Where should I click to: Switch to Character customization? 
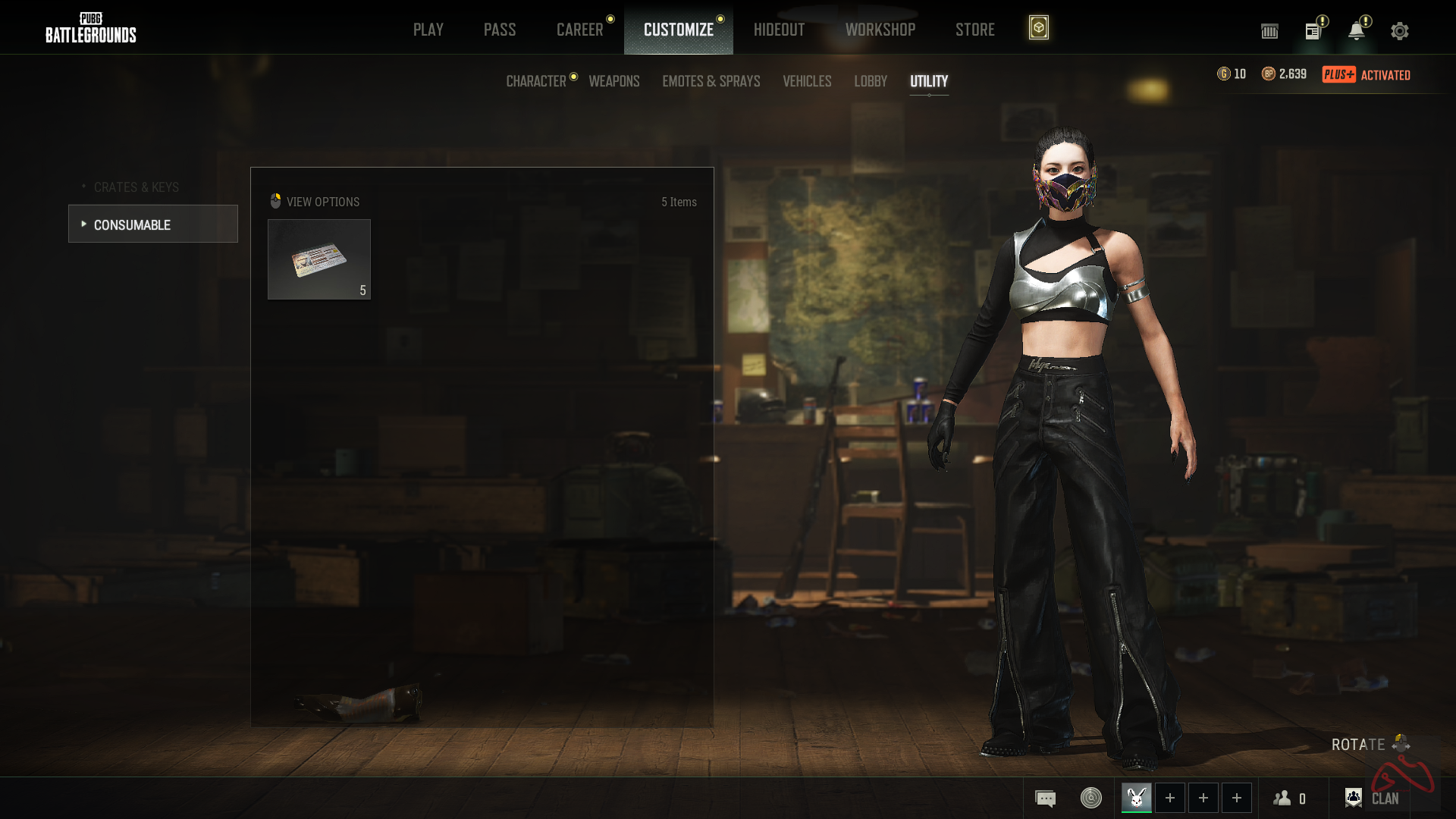click(536, 81)
